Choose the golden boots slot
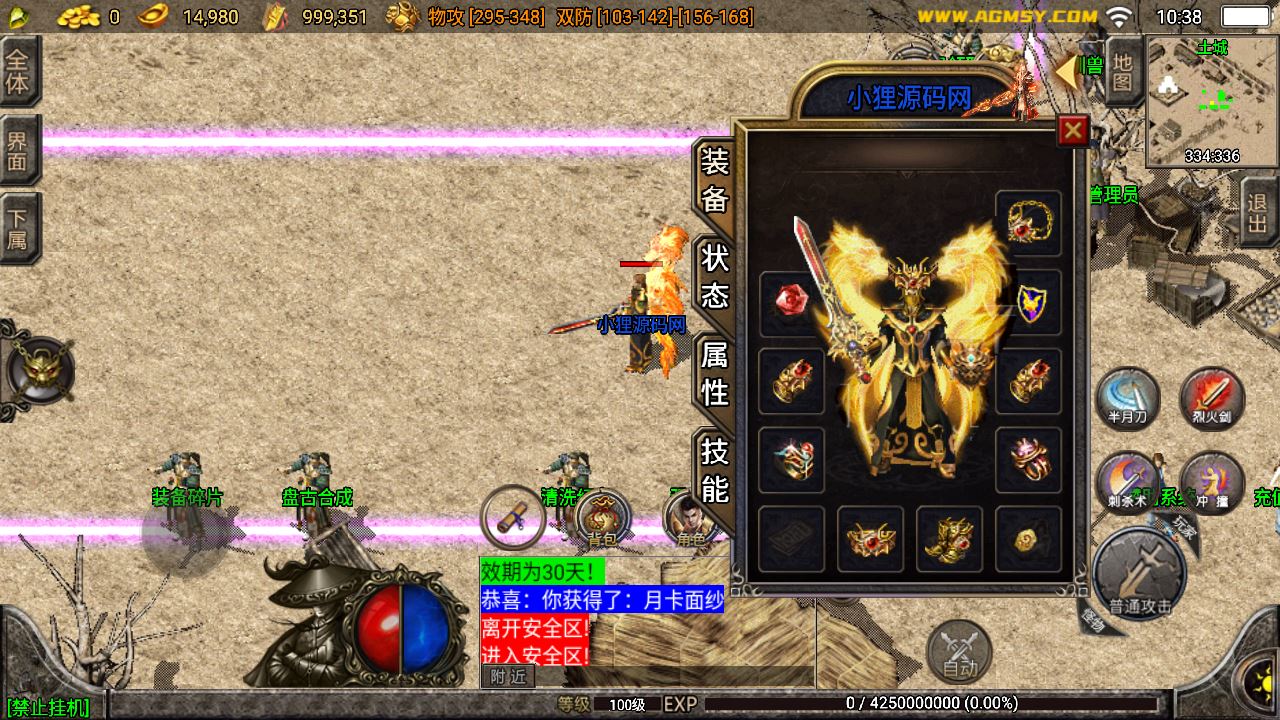 point(949,539)
